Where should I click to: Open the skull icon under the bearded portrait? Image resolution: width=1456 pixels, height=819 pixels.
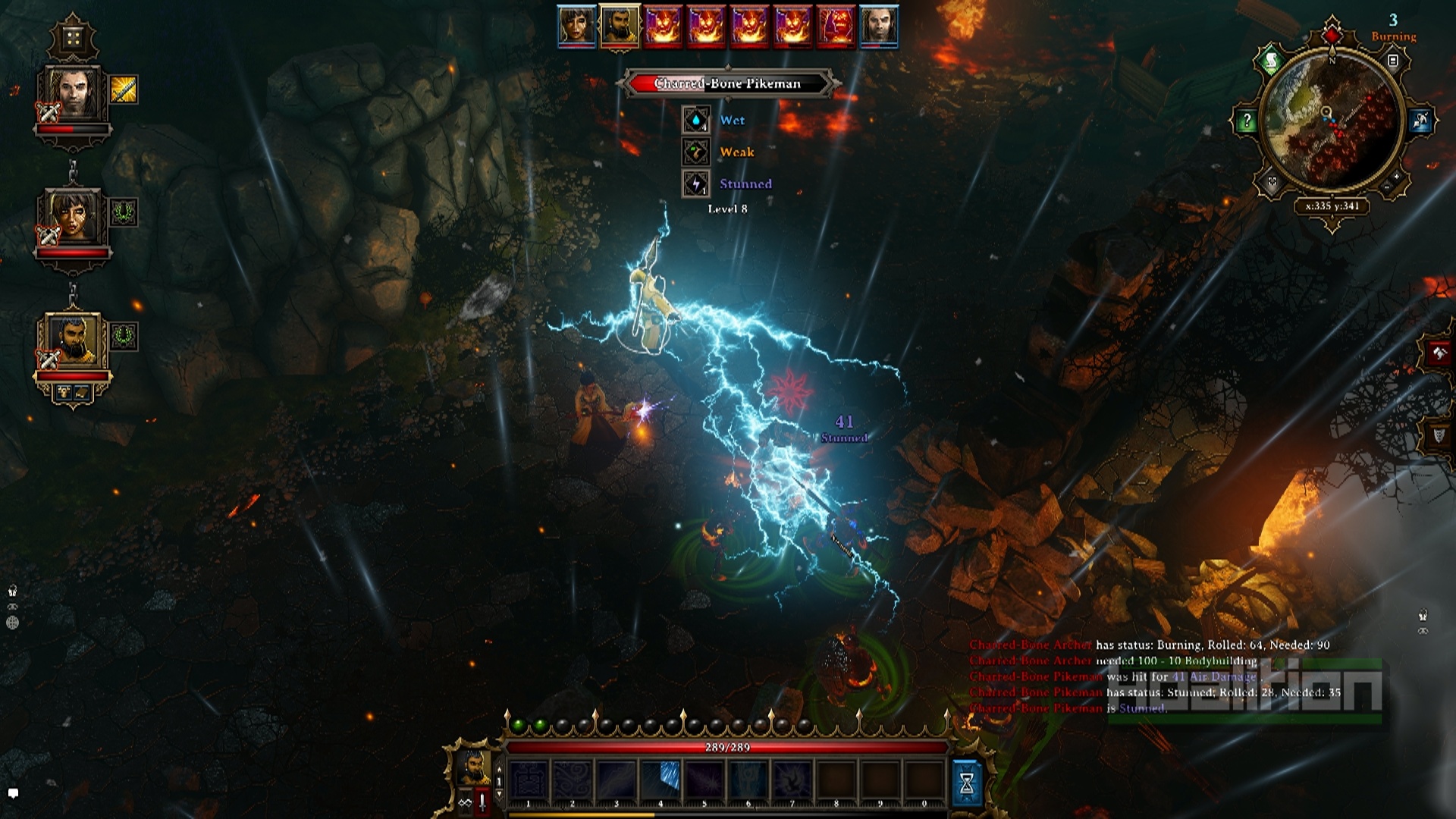[64, 392]
